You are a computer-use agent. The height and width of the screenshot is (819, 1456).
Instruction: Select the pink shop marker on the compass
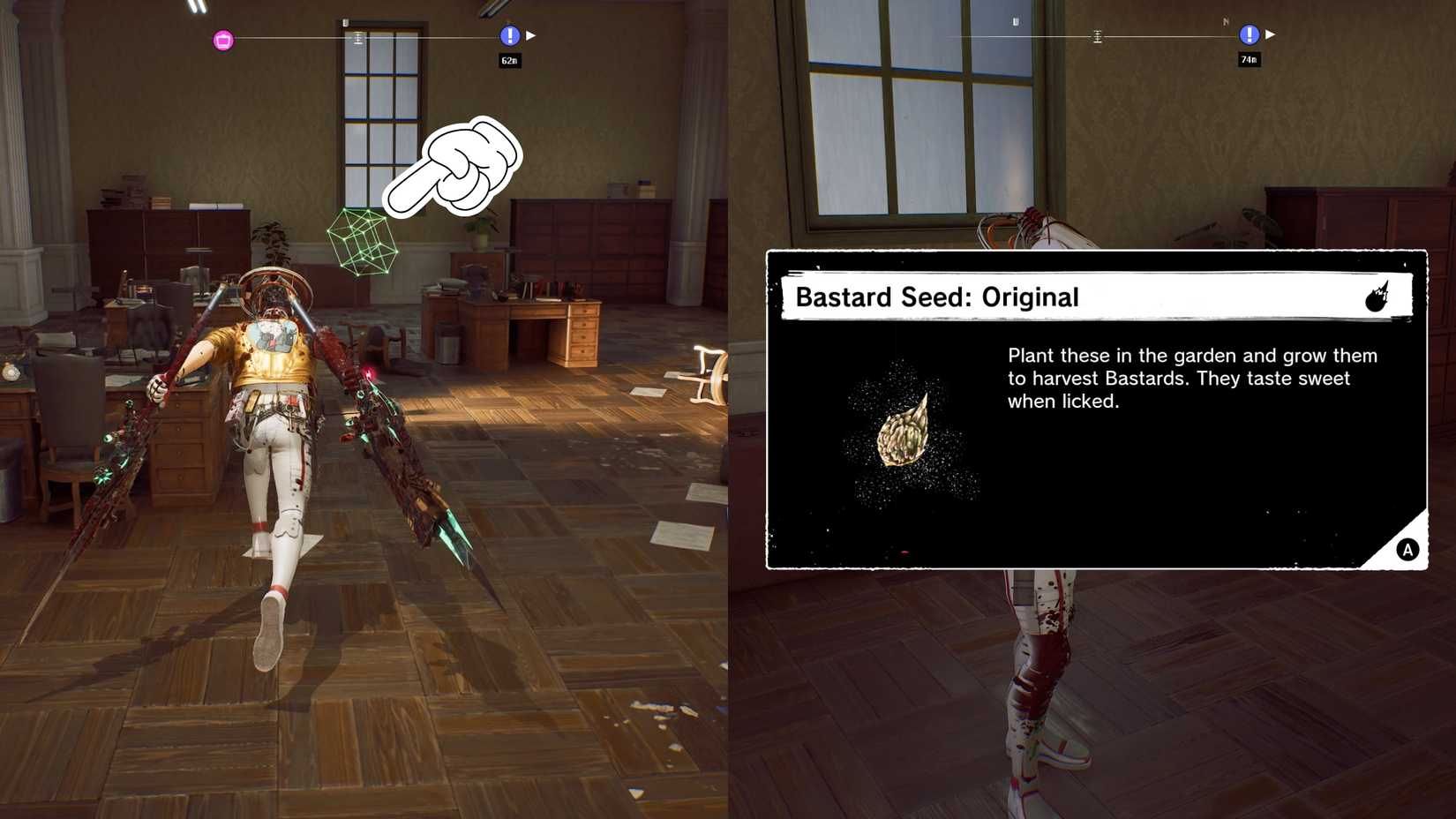coord(221,38)
